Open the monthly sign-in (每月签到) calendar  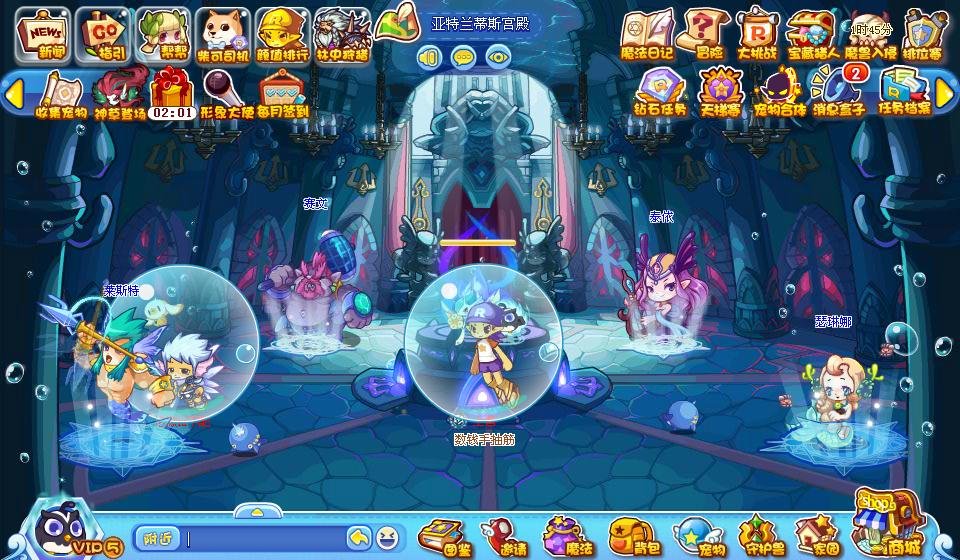283,93
